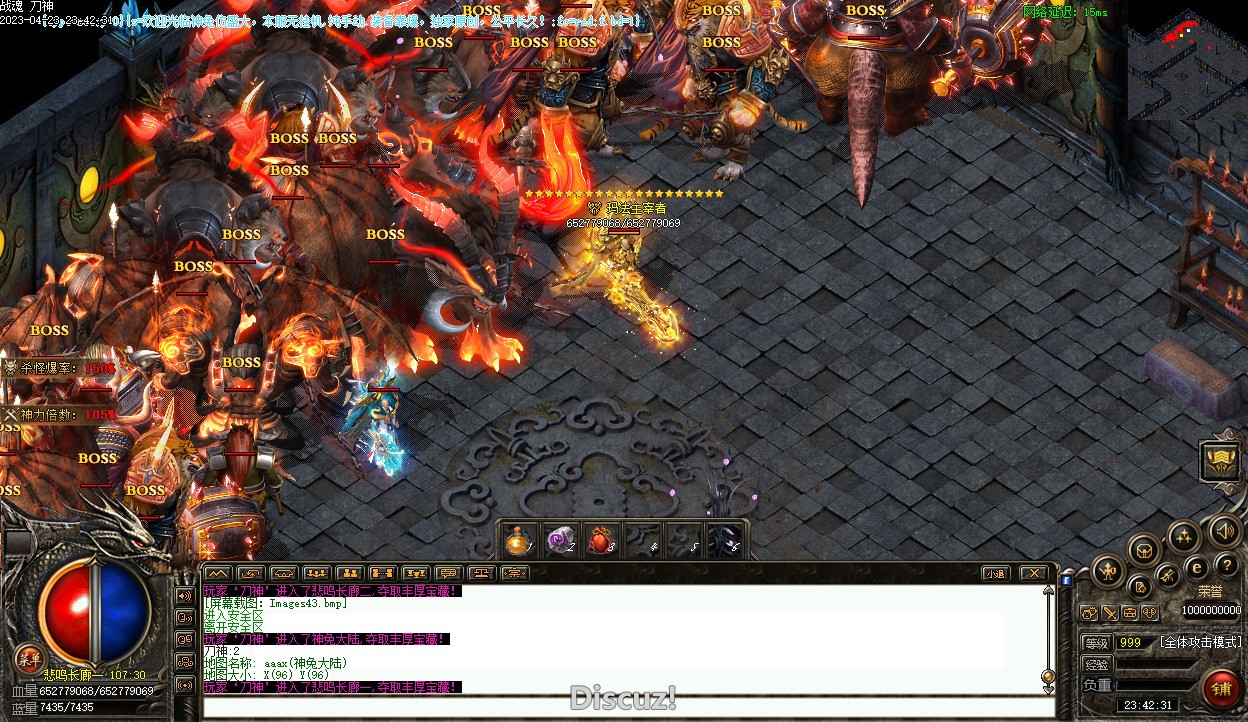Click the round 'e' button
Screen dimensions: 1248x722
[x=1195, y=567]
